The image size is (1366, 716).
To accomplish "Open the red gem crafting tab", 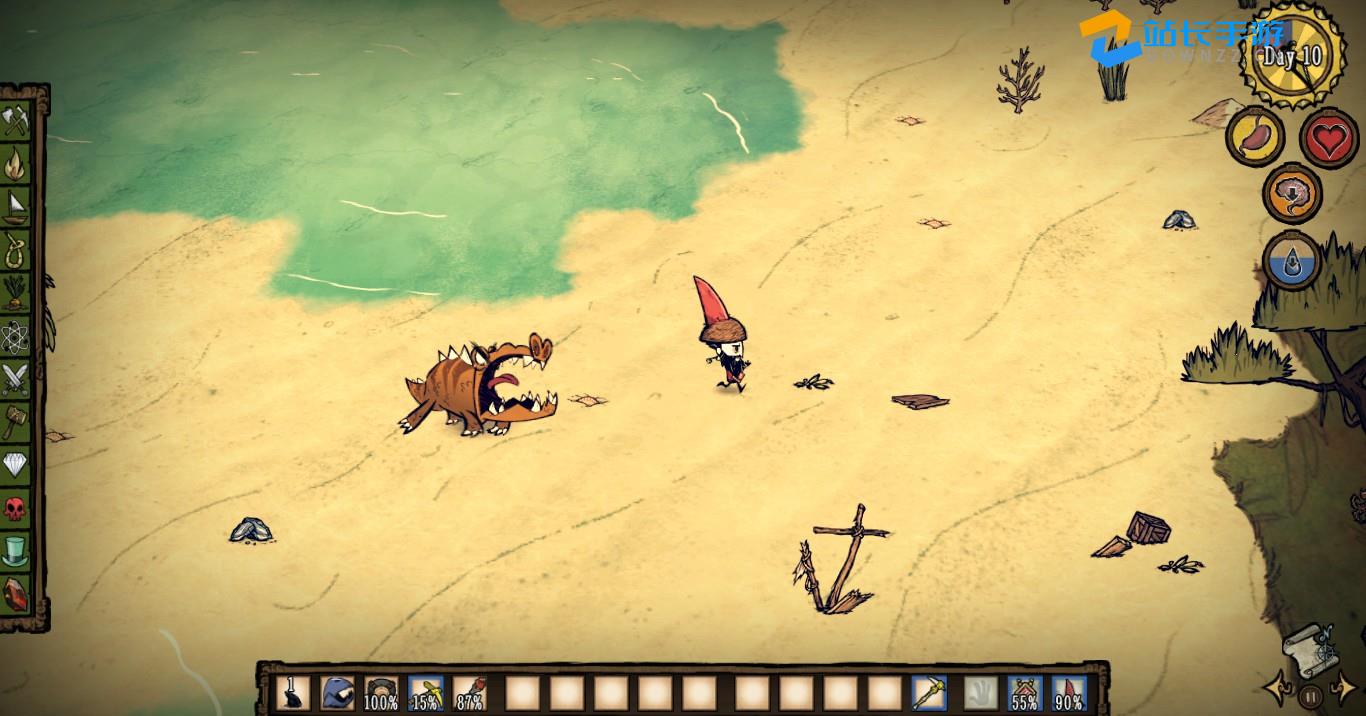I will (x=16, y=592).
